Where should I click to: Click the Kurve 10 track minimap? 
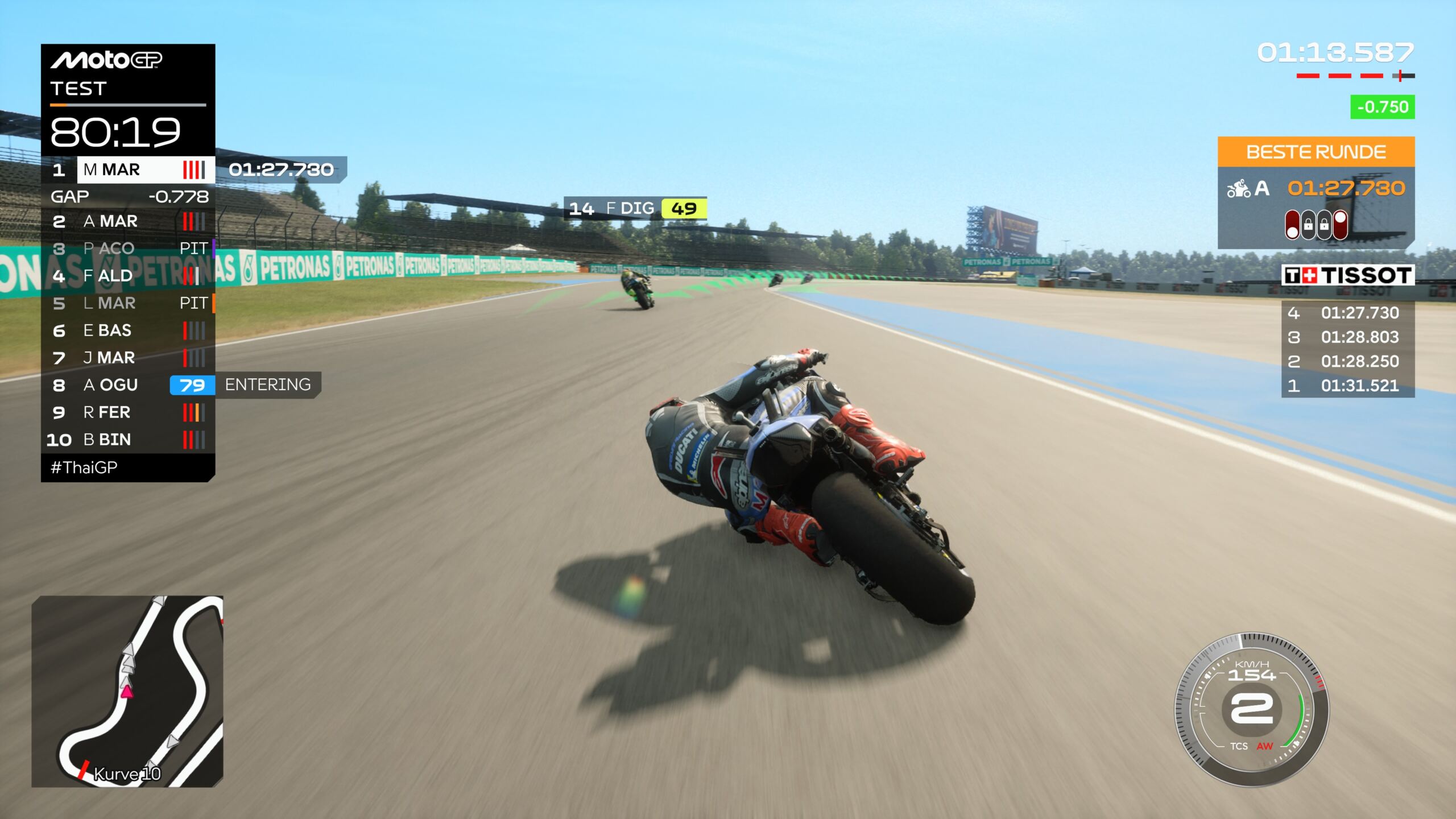tap(127, 691)
